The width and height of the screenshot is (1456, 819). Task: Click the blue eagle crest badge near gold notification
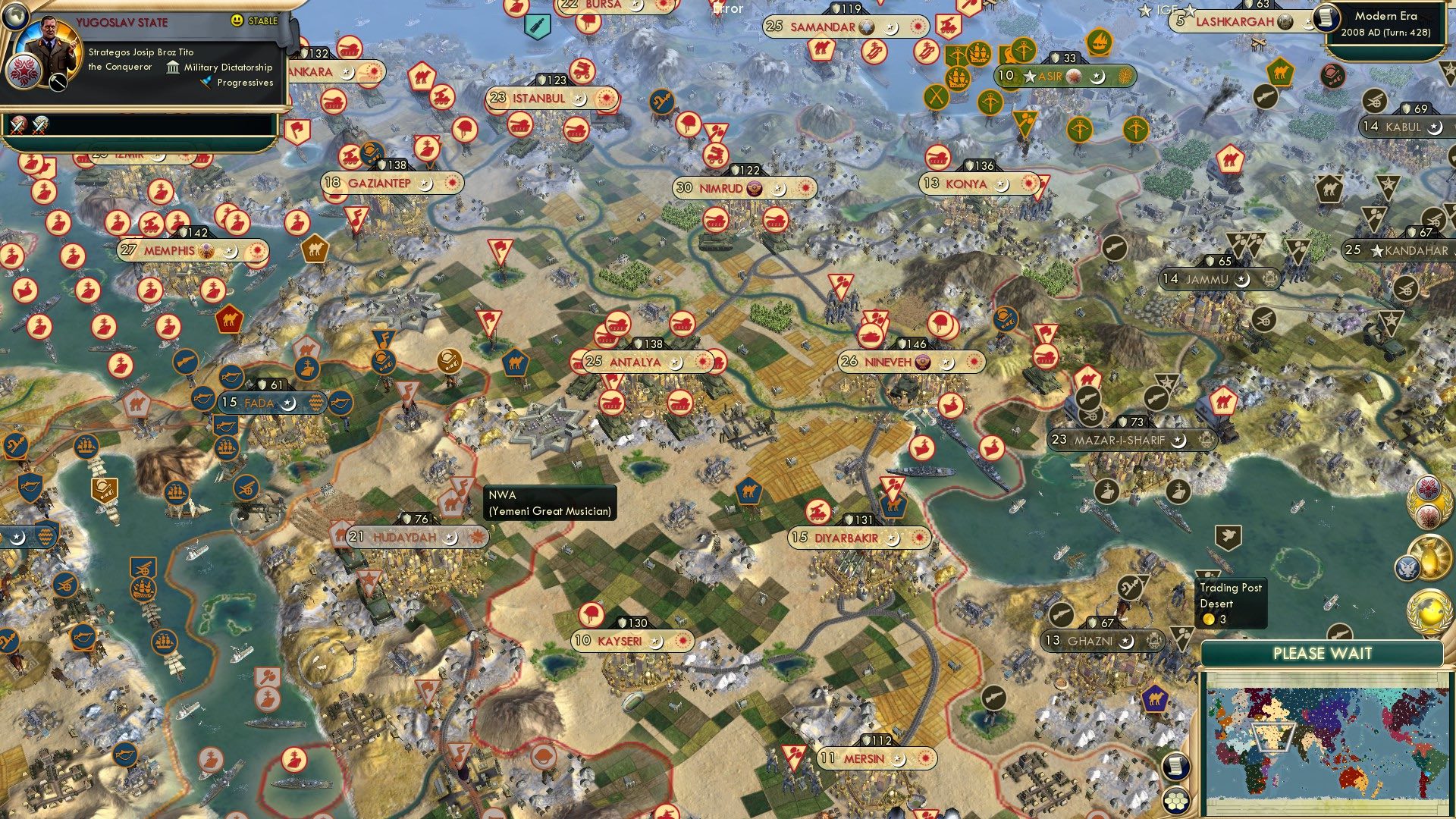tap(1409, 566)
